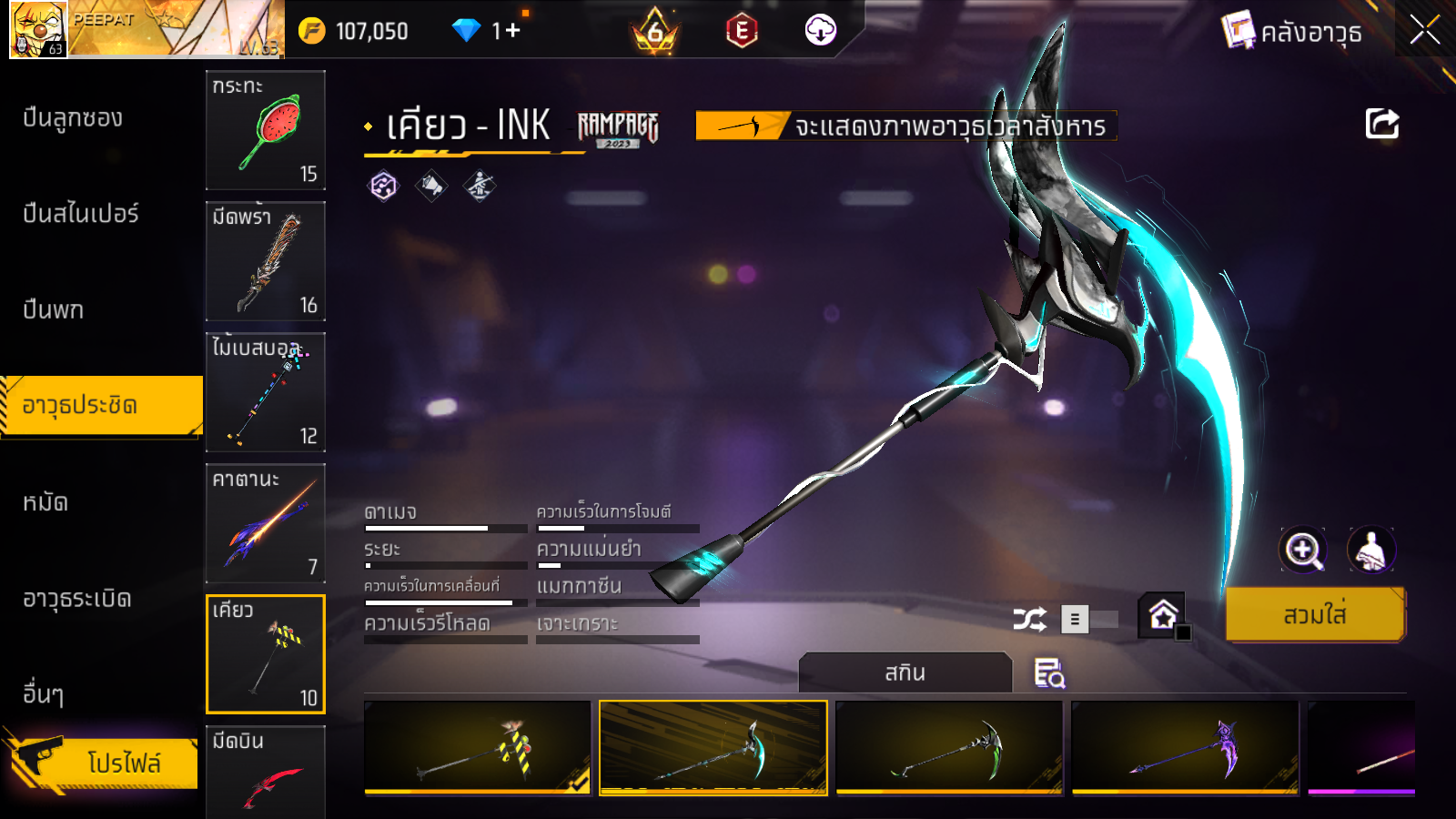The height and width of the screenshot is (819, 1456).
Task: Close the weapon vault screen
Action: [1424, 31]
